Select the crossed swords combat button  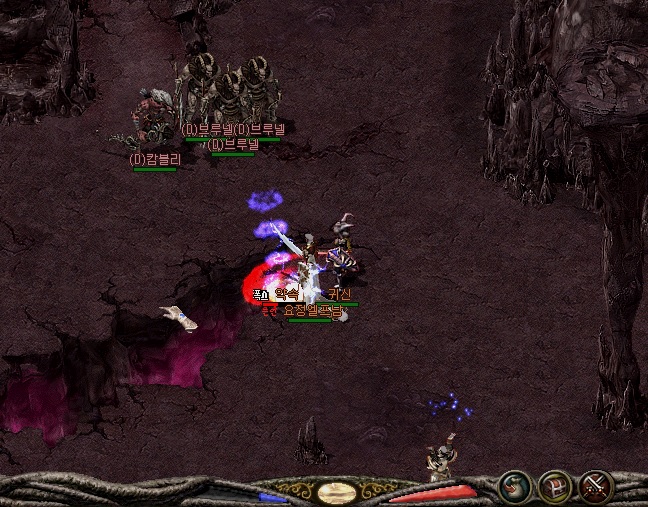coord(596,487)
